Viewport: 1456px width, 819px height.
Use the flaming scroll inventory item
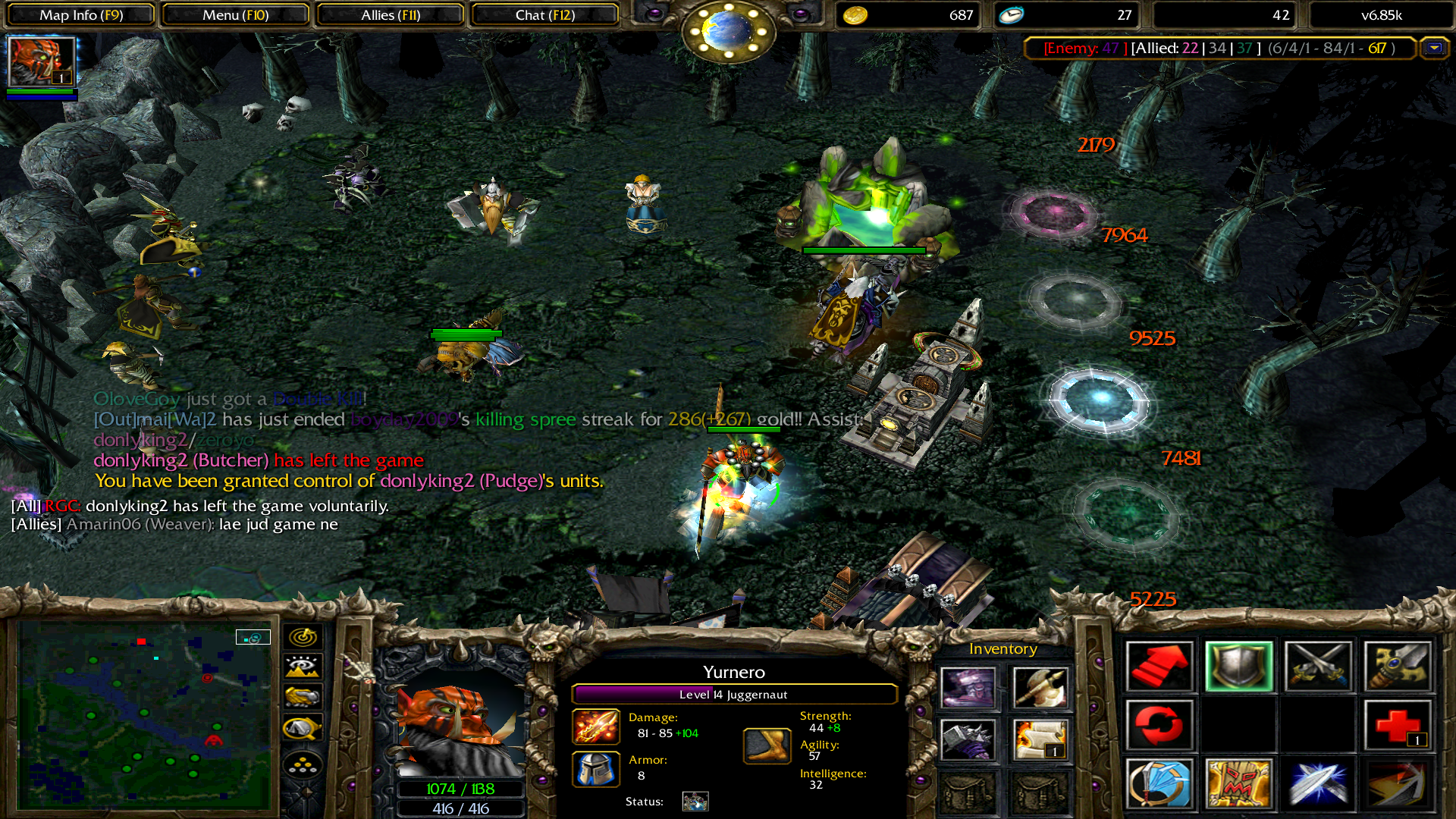(x=1040, y=739)
